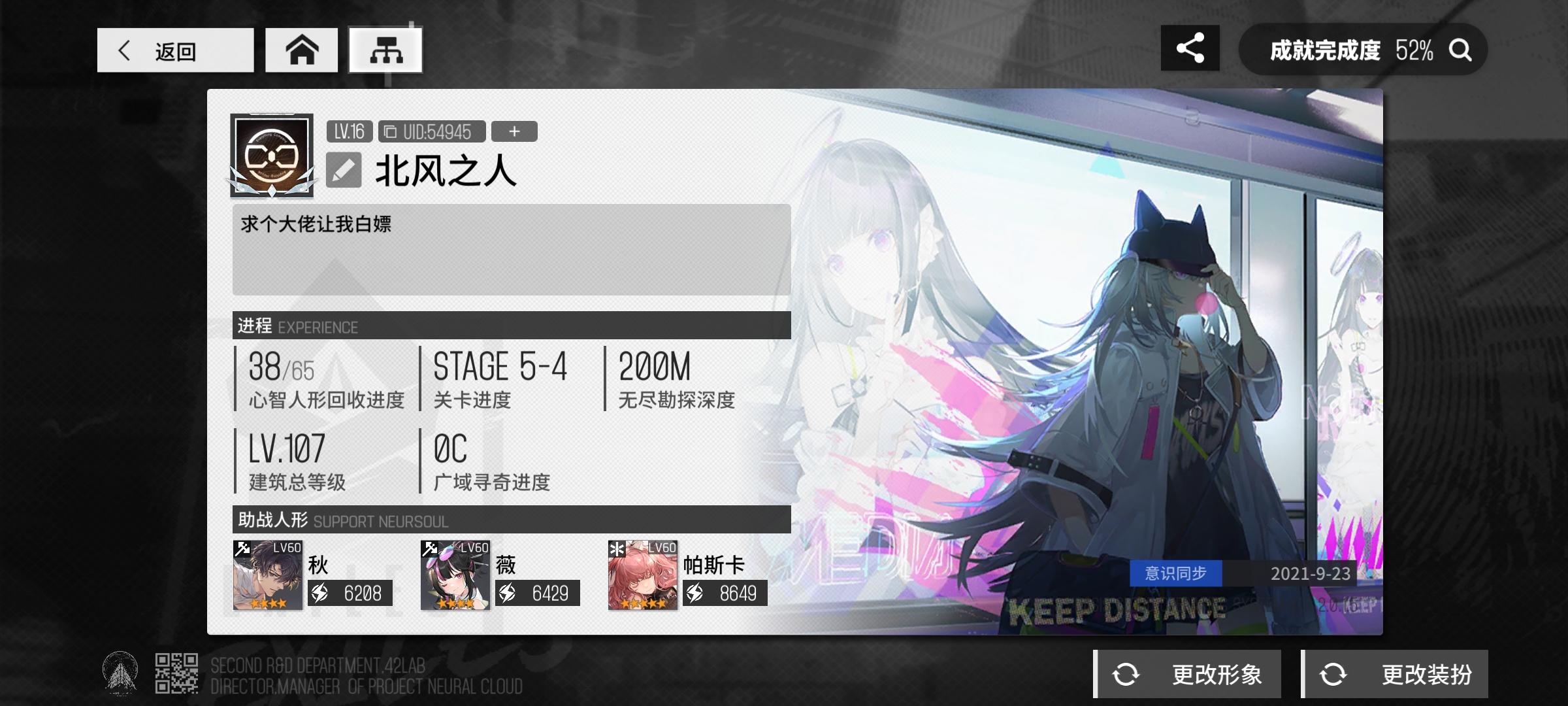Open the home screen via house icon

[x=301, y=49]
